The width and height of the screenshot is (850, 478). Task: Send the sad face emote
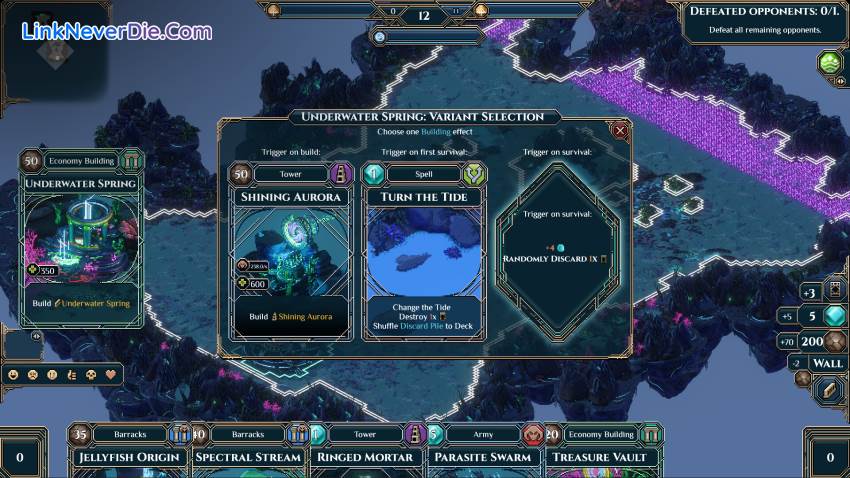[x=33, y=375]
